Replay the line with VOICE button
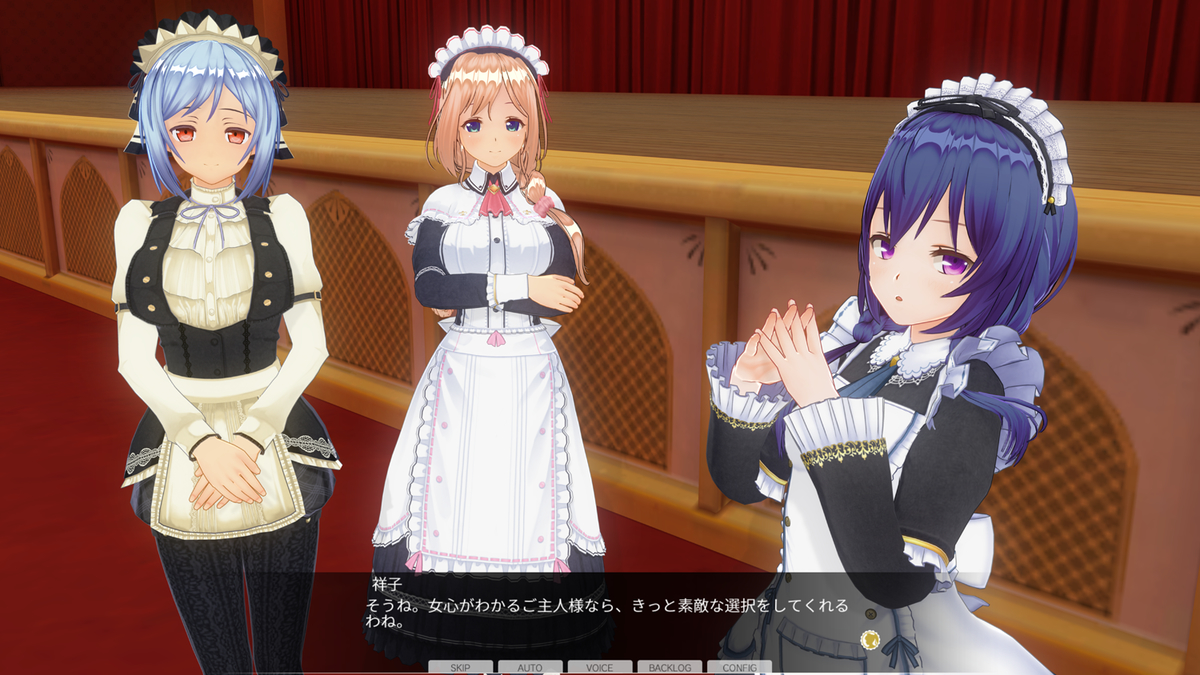Screen dimensions: 1200x675 600,667
